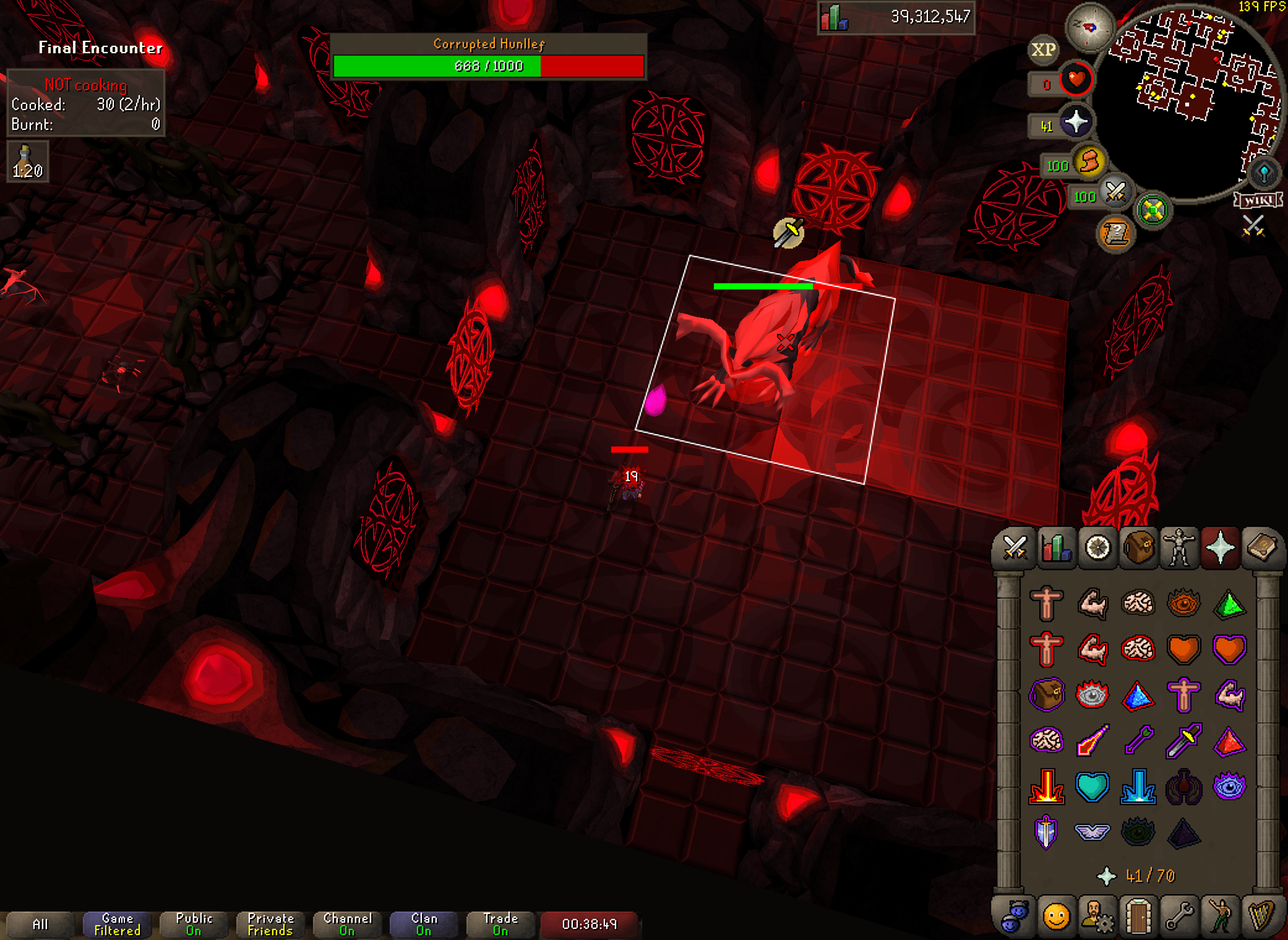
Task: Toggle run energy orb
Action: (x=1090, y=163)
